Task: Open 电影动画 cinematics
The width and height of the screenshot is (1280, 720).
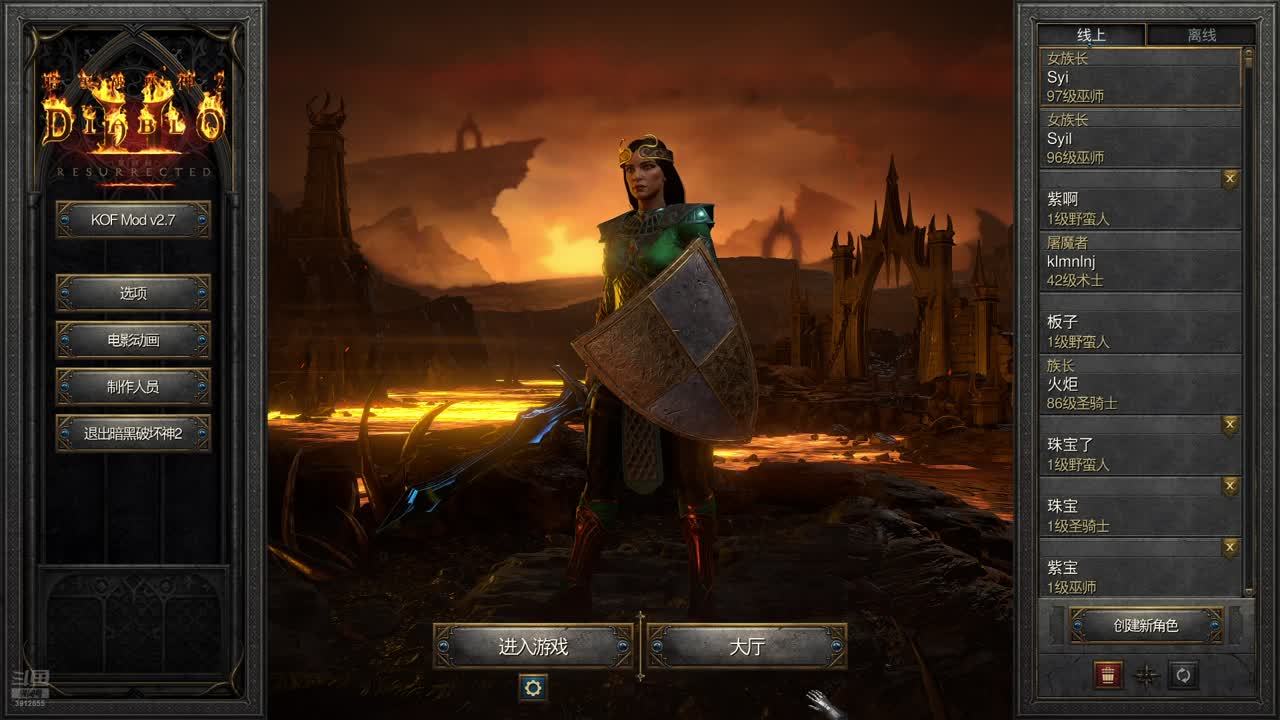Action: [x=133, y=340]
